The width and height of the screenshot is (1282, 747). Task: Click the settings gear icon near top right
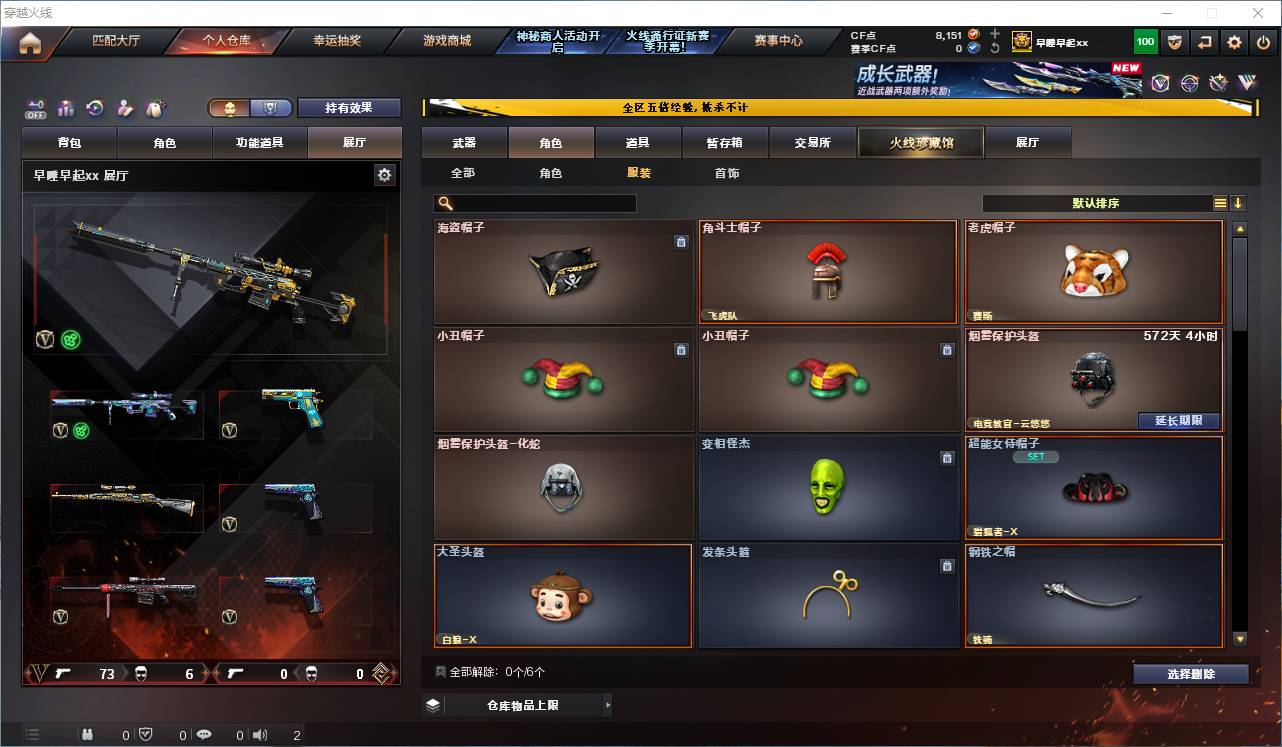pyautogui.click(x=1233, y=41)
